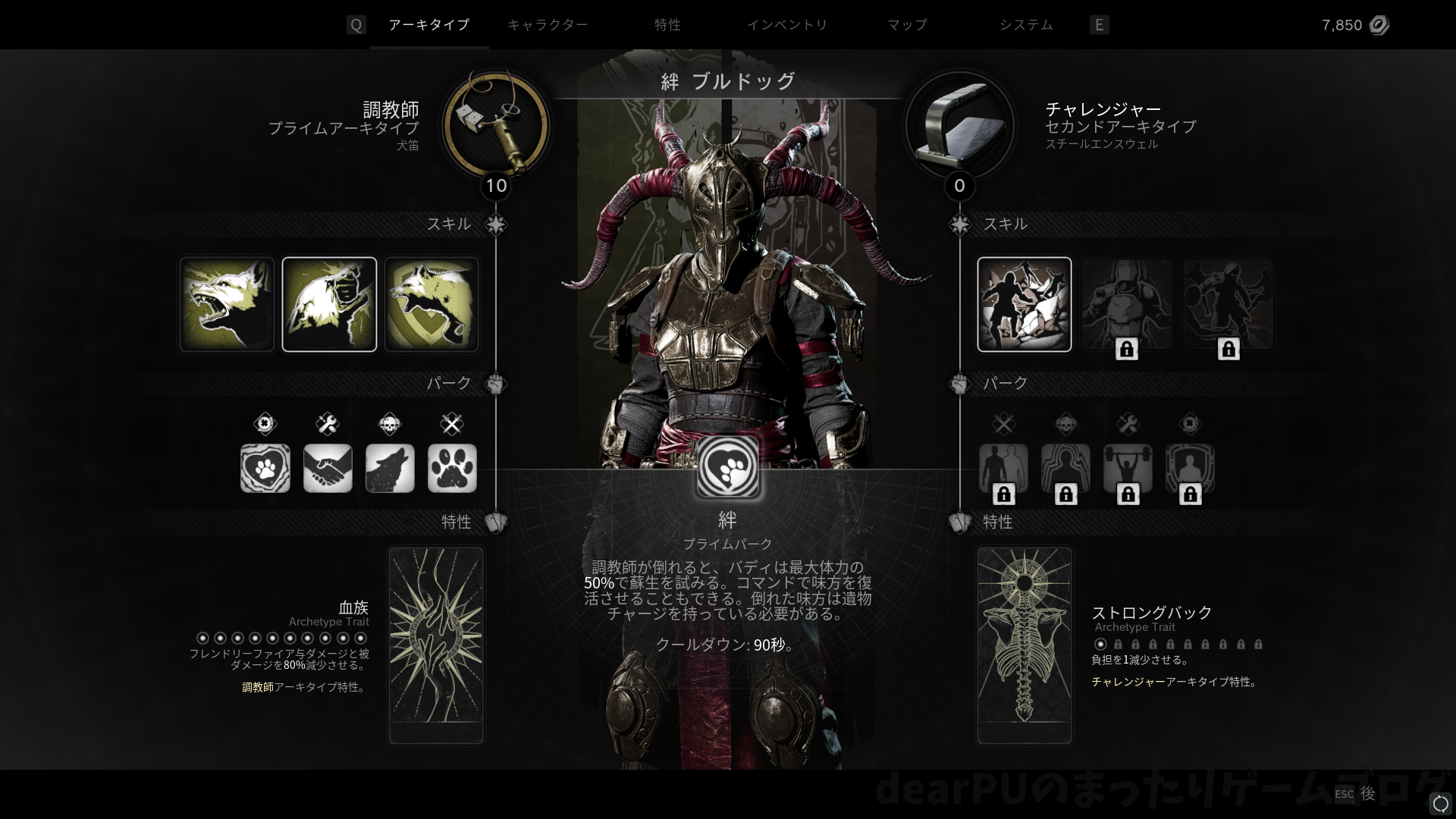Select the Challenger ground slam skill

click(x=1024, y=304)
